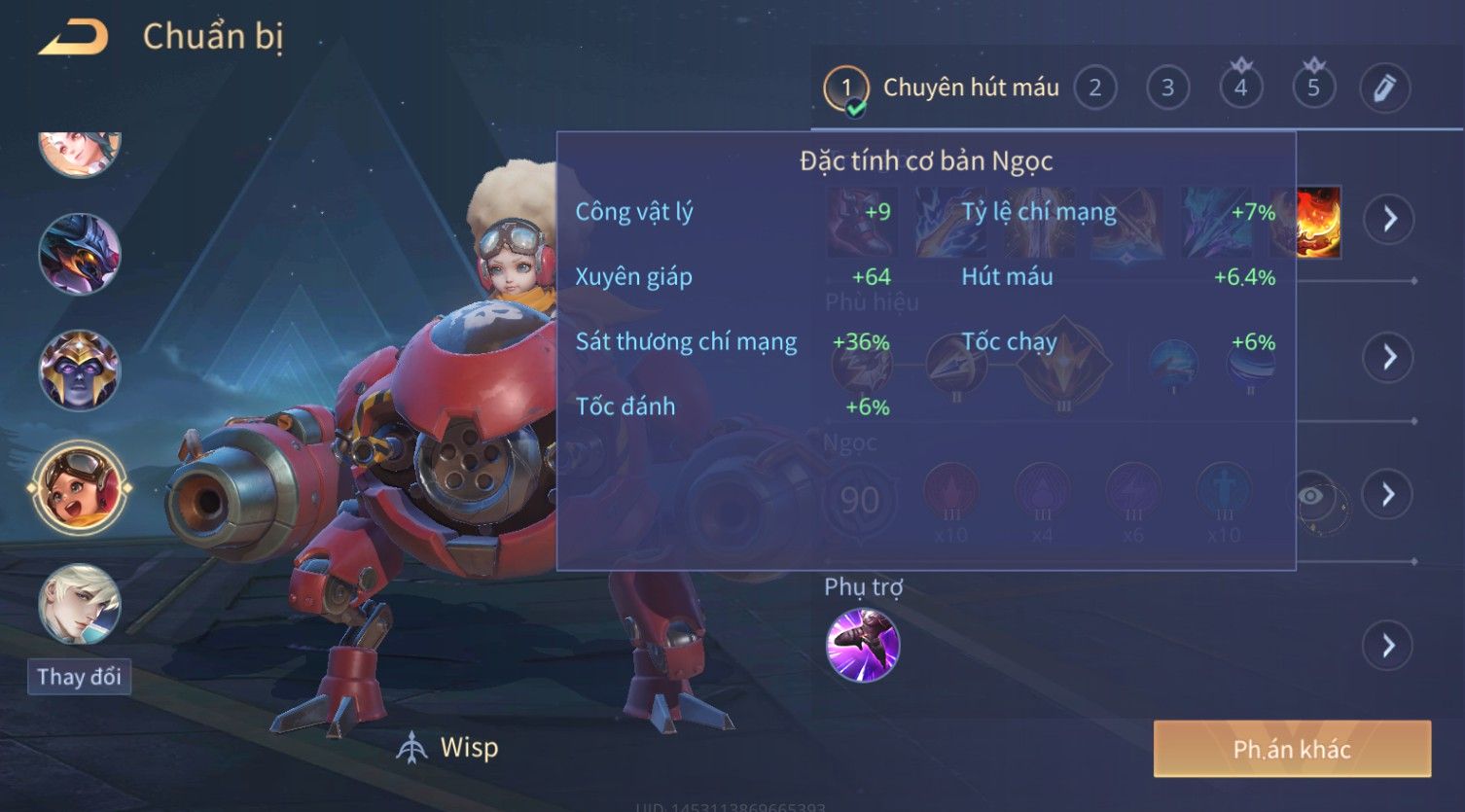
Task: Switch to preset slot 3
Action: [1167, 88]
